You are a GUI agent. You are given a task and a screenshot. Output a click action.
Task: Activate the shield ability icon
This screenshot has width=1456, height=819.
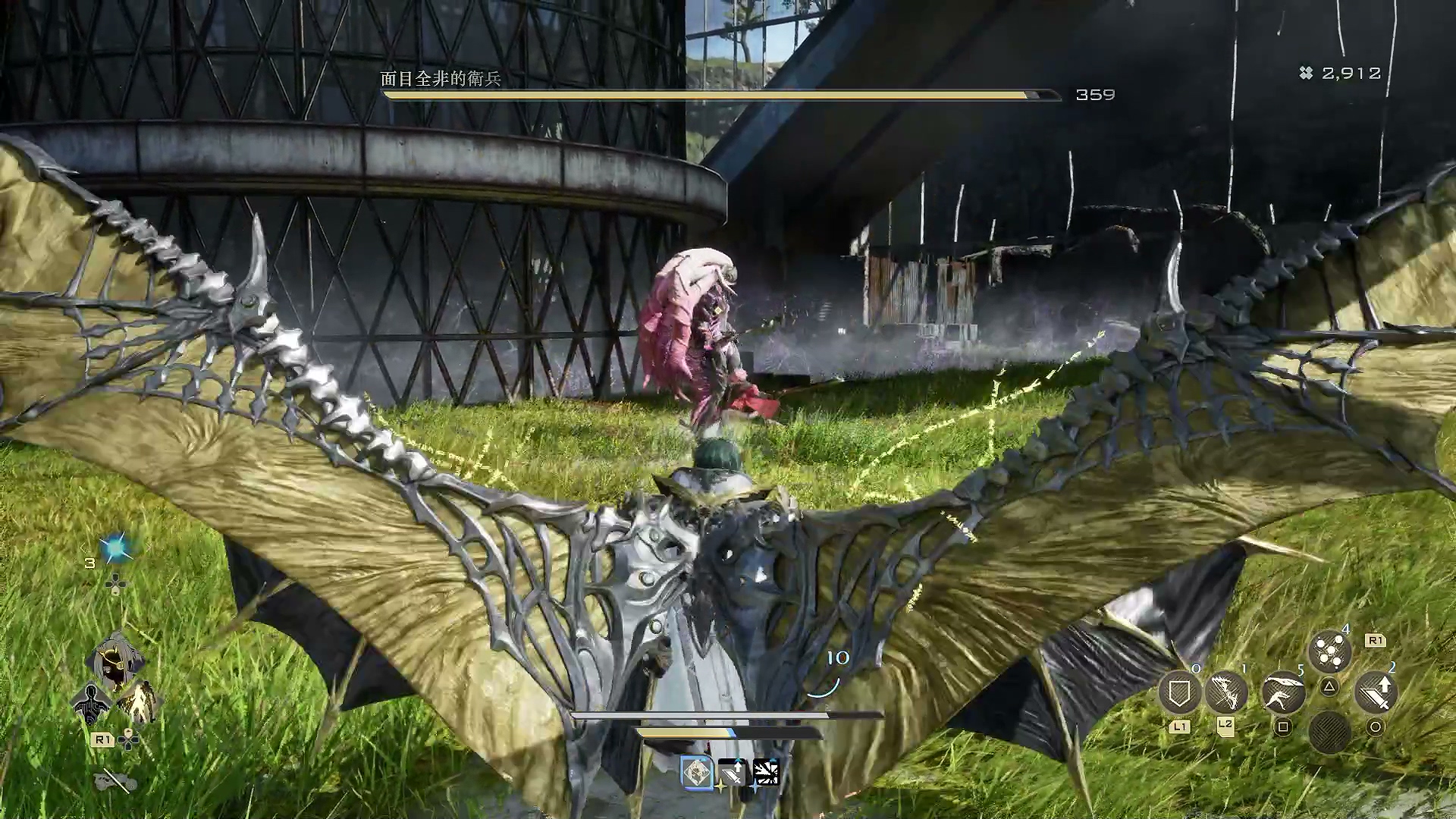click(x=1178, y=691)
